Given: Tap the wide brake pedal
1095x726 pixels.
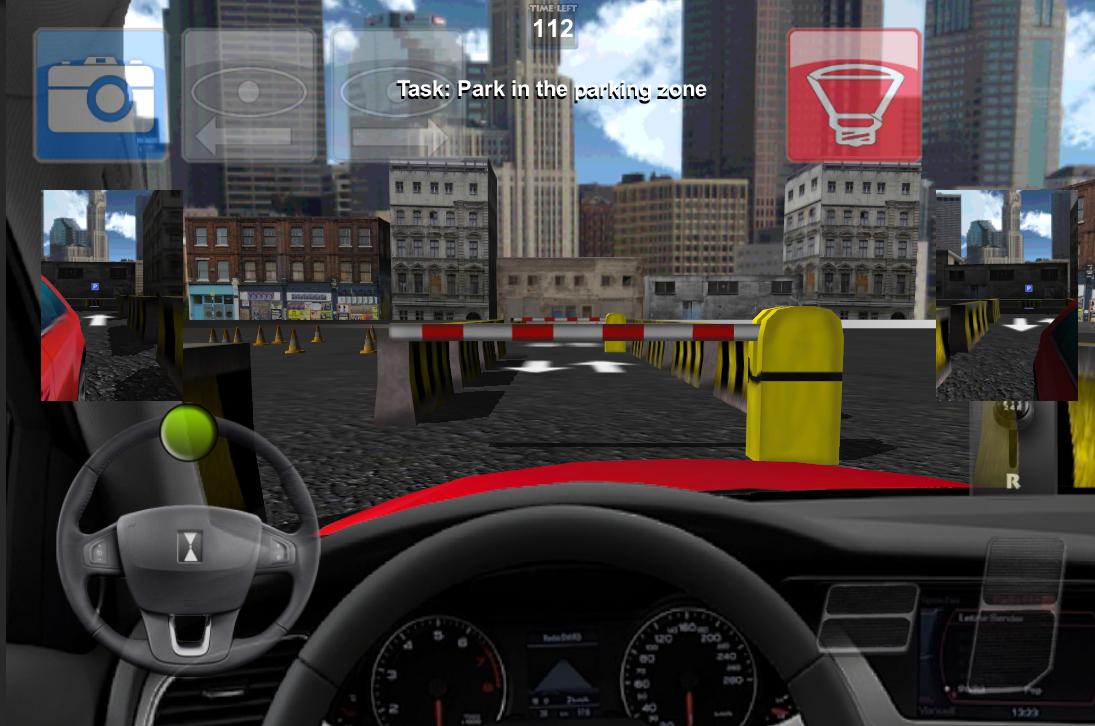Looking at the screenshot, I should (x=866, y=617).
